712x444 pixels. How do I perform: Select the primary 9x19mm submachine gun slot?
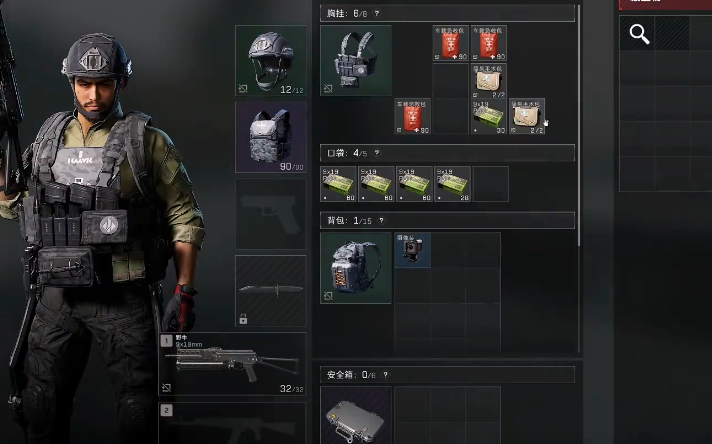pyautogui.click(x=232, y=364)
